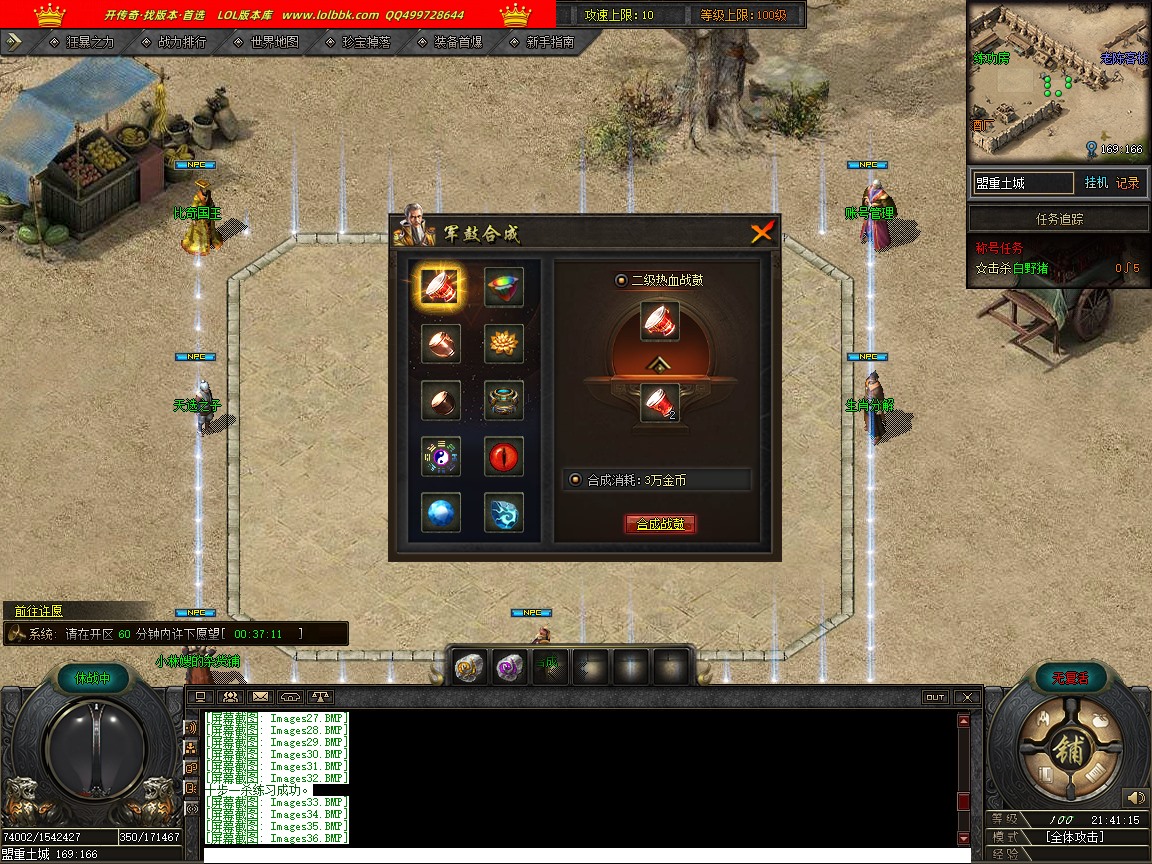The height and width of the screenshot is (864, 1152).
Task: Pick the yin-yang bagua recipe icon
Action: (440, 457)
